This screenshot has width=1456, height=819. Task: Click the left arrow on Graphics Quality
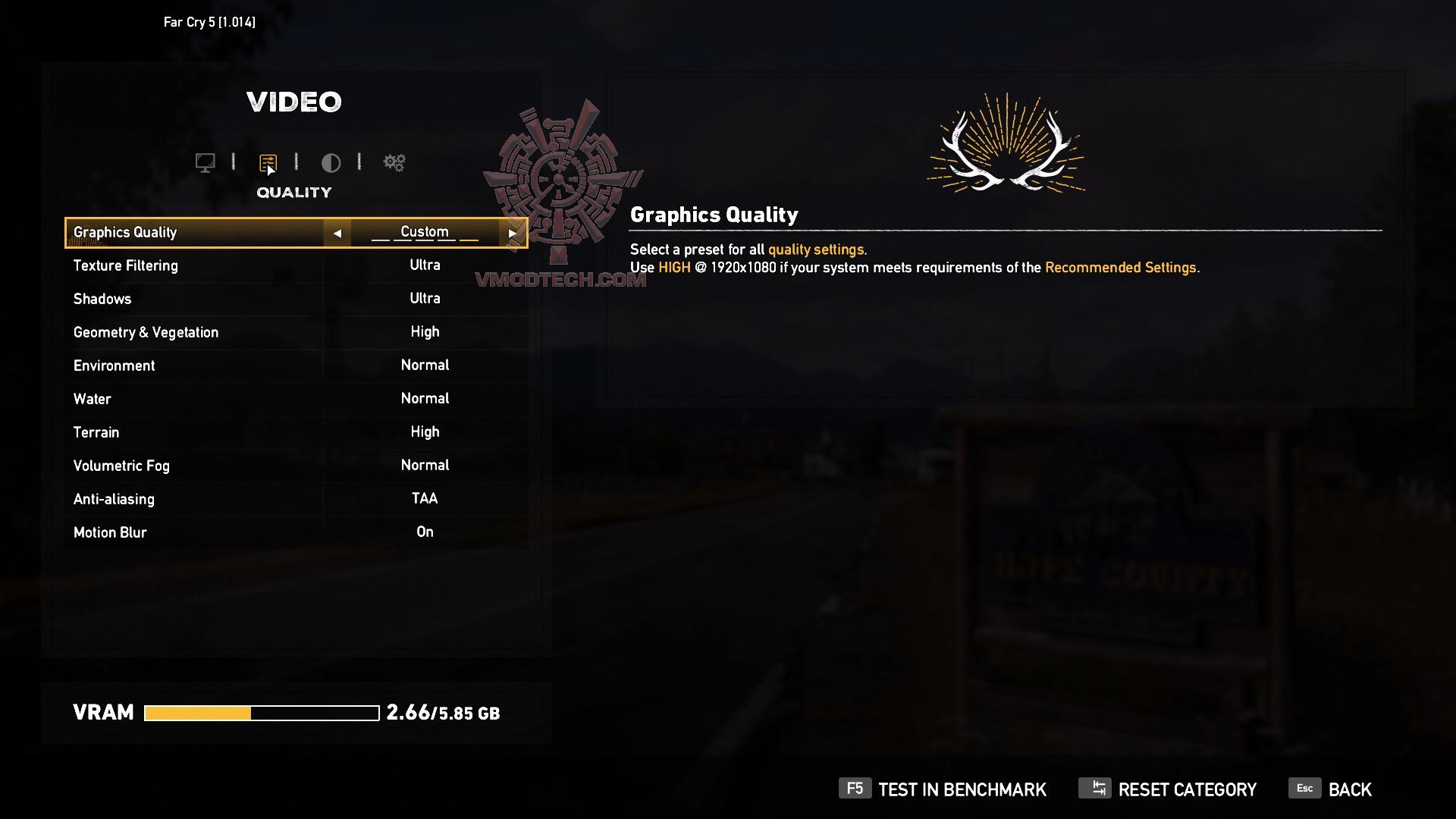[x=339, y=232]
